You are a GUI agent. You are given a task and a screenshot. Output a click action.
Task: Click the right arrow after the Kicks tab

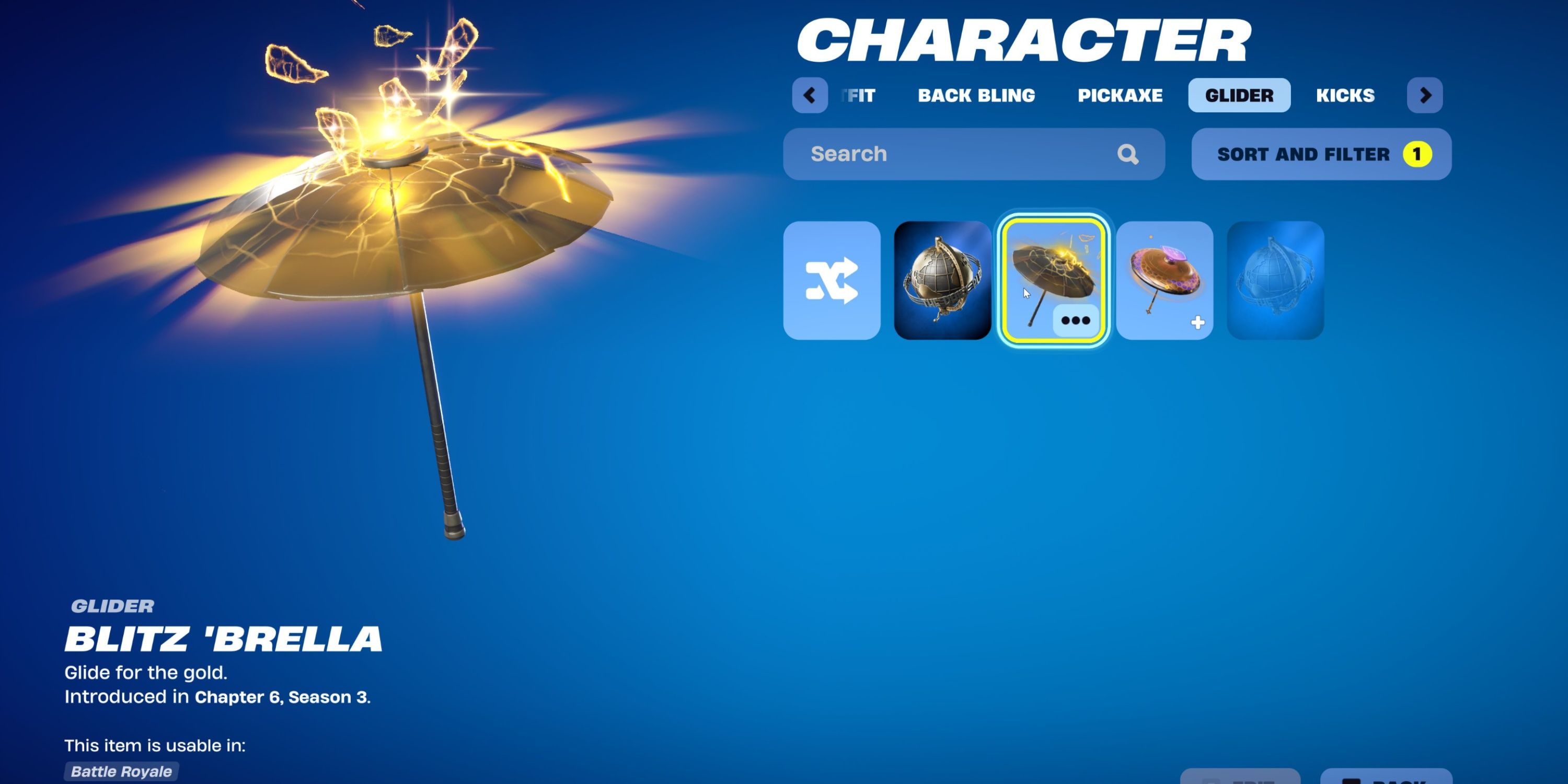1424,96
